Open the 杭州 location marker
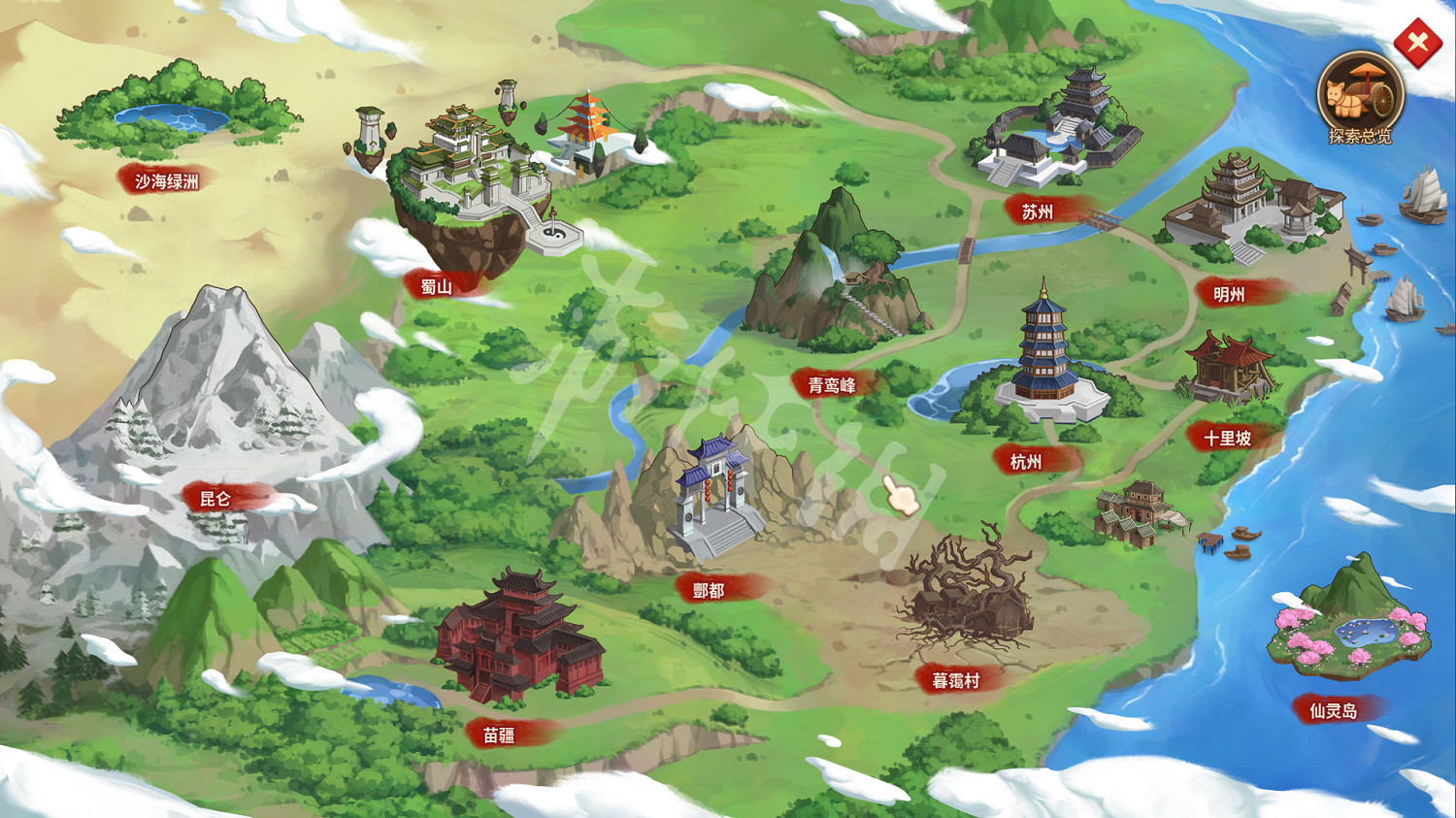 pyautogui.click(x=1027, y=461)
